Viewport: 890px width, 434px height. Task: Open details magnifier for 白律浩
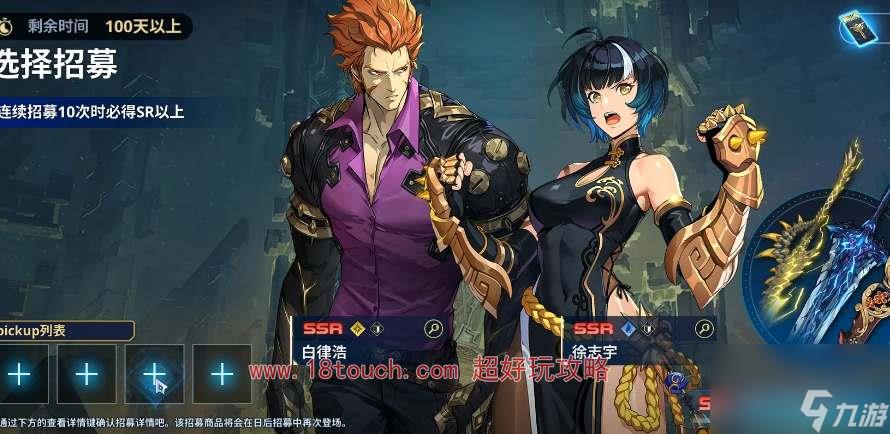433,328
